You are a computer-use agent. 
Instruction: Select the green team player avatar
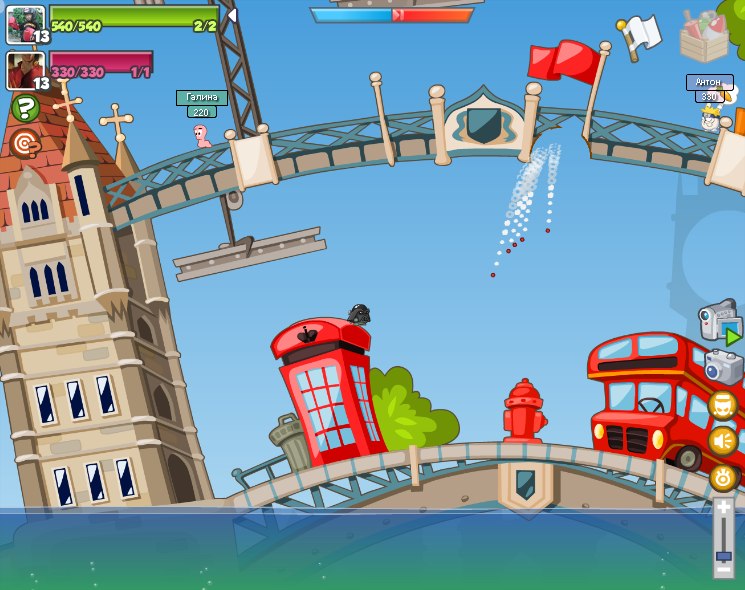(25, 24)
